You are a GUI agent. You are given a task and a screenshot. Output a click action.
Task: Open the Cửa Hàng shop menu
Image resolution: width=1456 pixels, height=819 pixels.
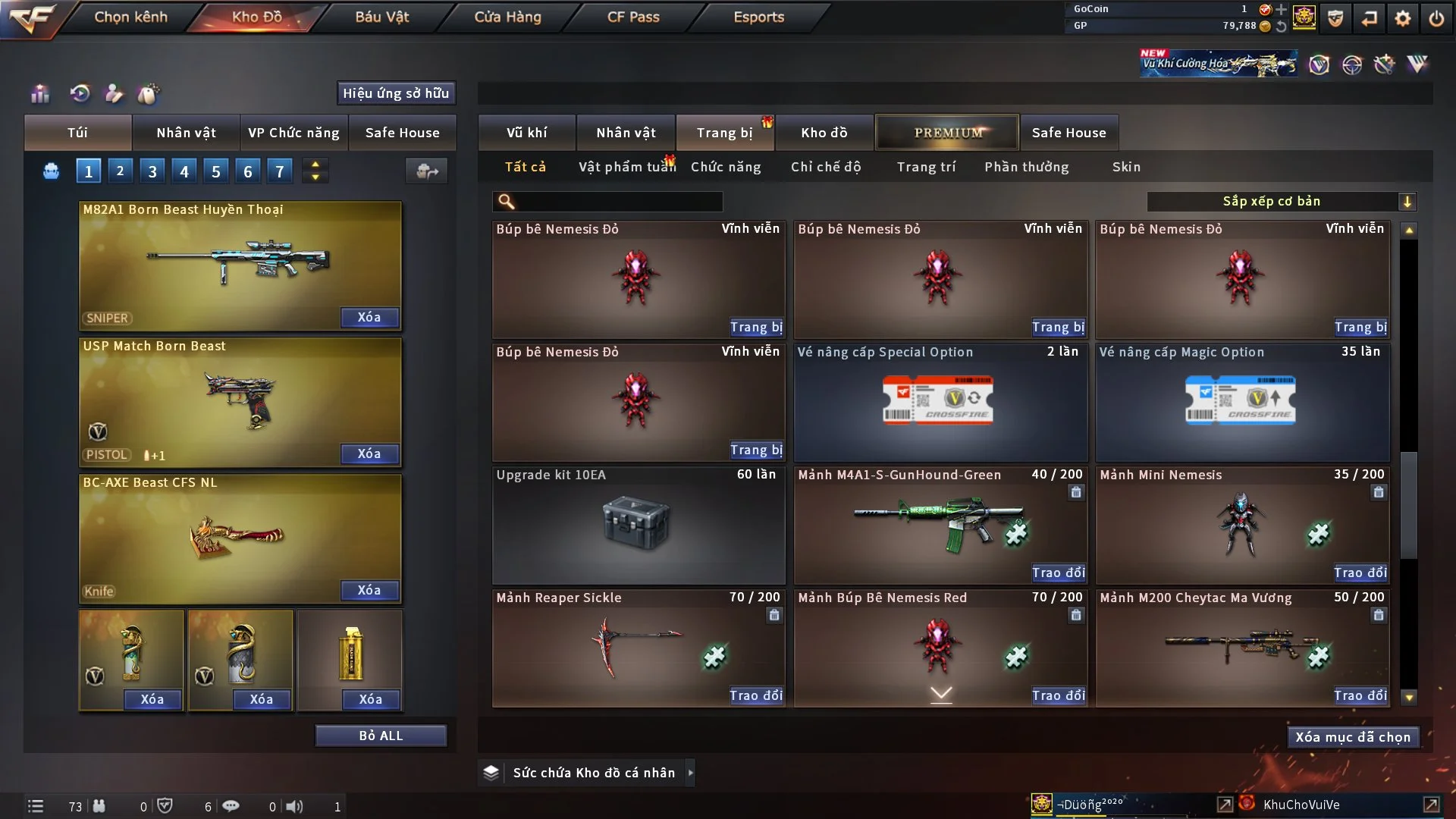pyautogui.click(x=507, y=17)
